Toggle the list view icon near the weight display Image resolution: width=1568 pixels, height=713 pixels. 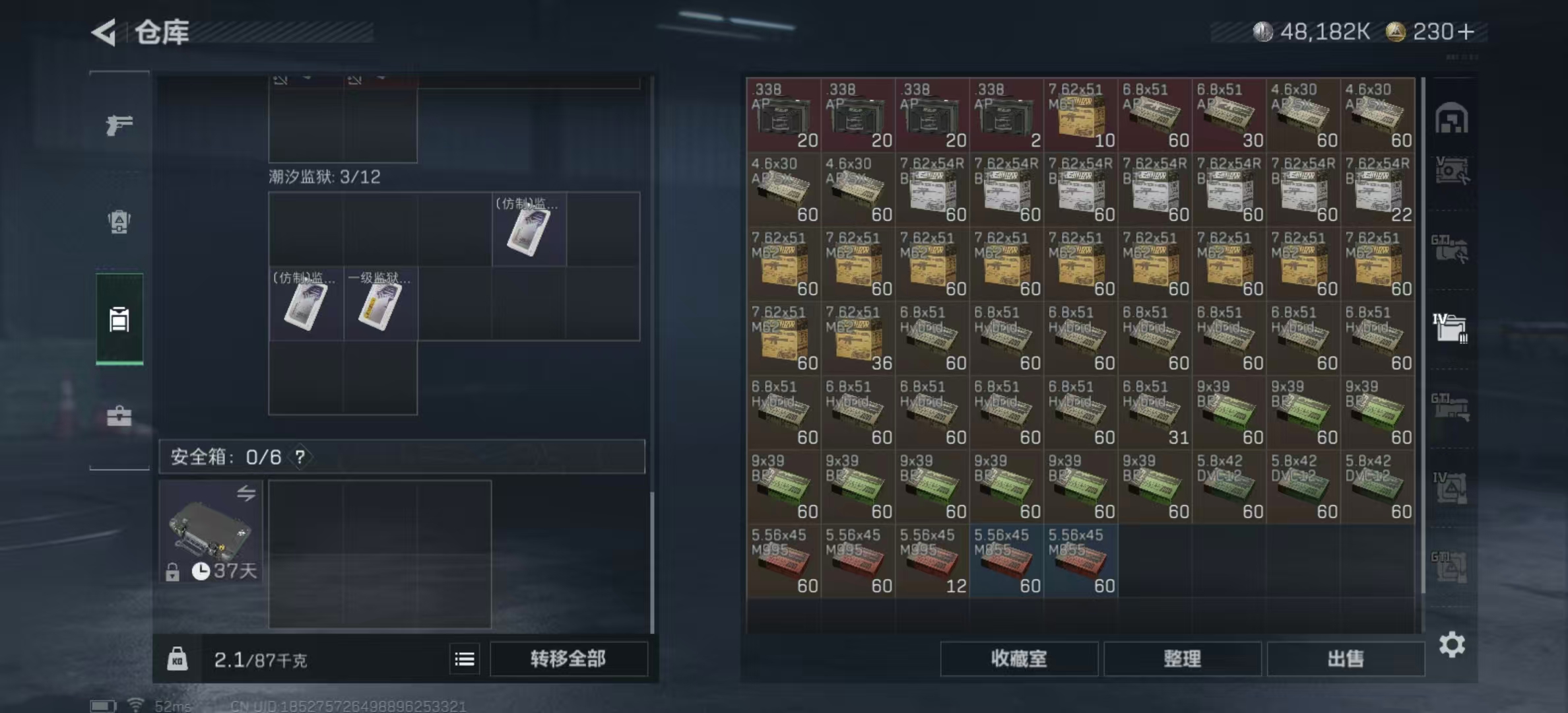coord(466,659)
